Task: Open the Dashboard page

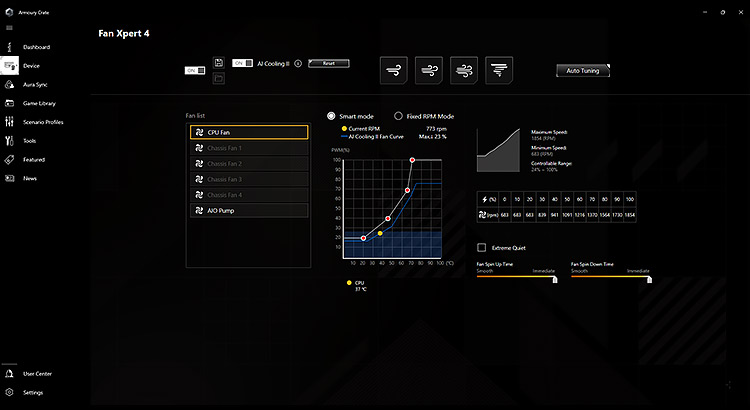Action: coord(36,47)
